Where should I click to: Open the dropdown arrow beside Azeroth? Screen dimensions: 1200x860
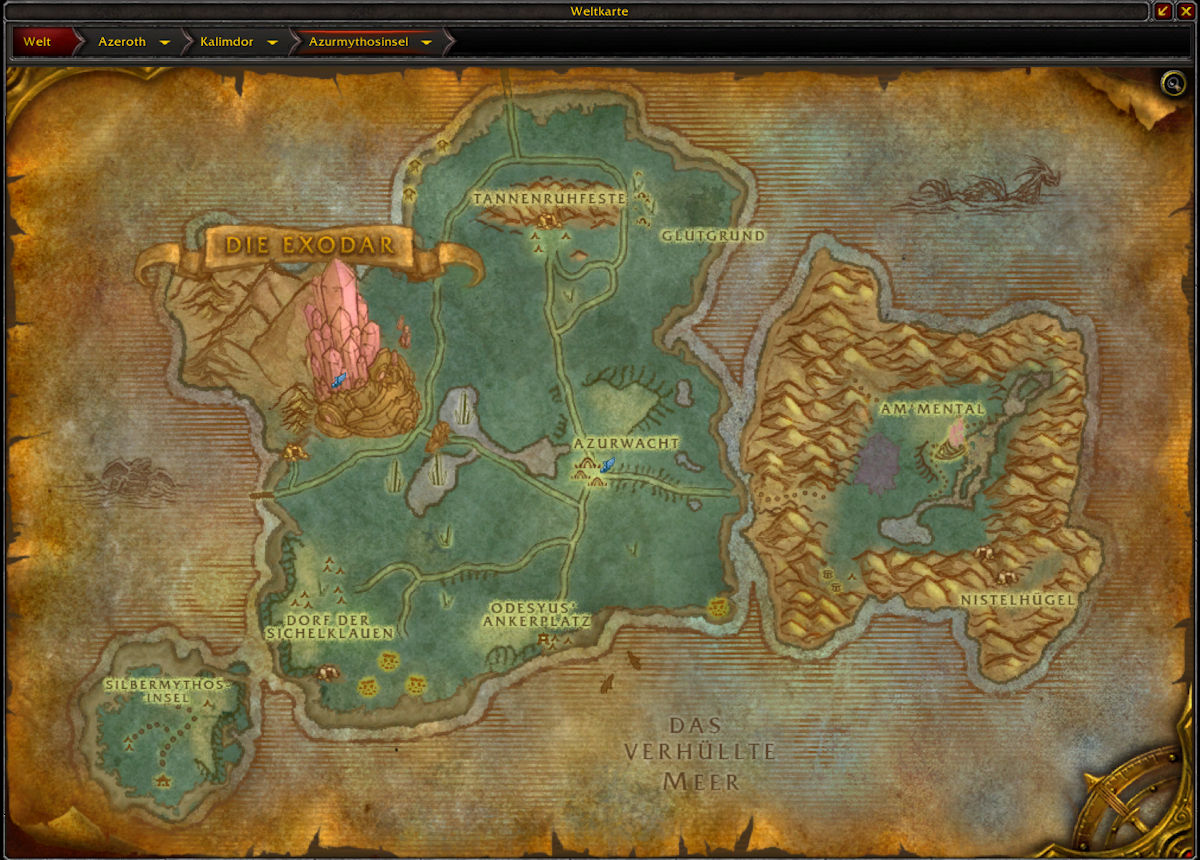pos(164,43)
